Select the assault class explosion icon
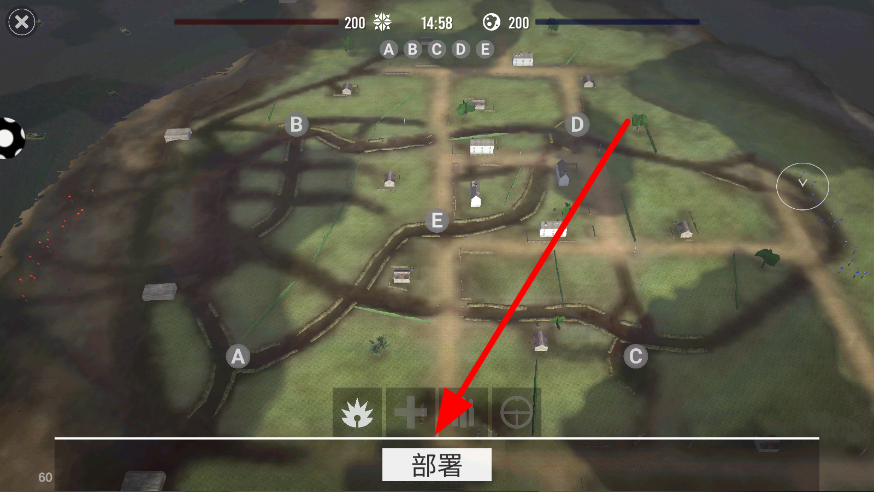Image resolution: width=874 pixels, height=492 pixels. [x=357, y=413]
